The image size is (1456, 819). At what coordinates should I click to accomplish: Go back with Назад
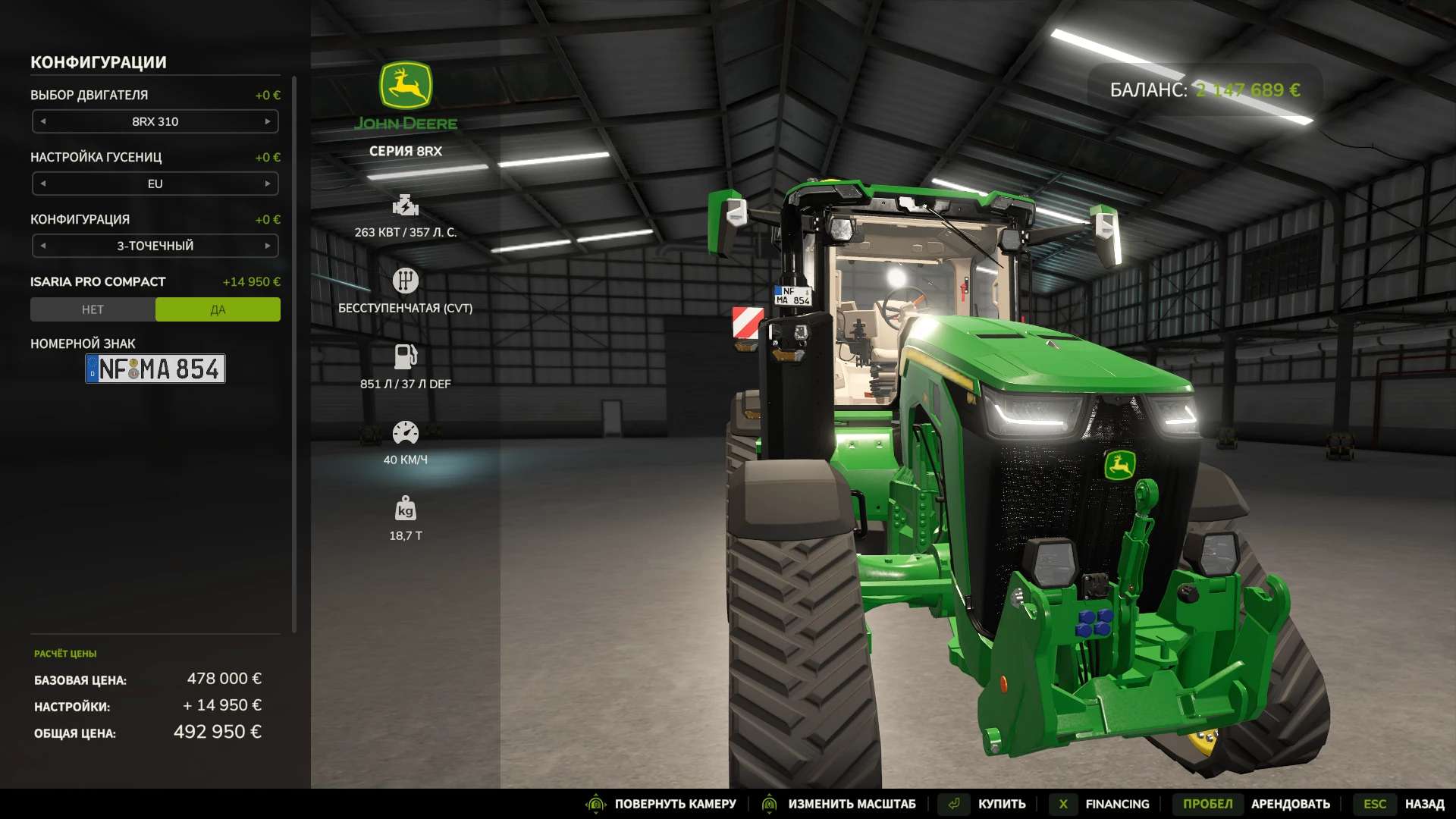point(1423,804)
